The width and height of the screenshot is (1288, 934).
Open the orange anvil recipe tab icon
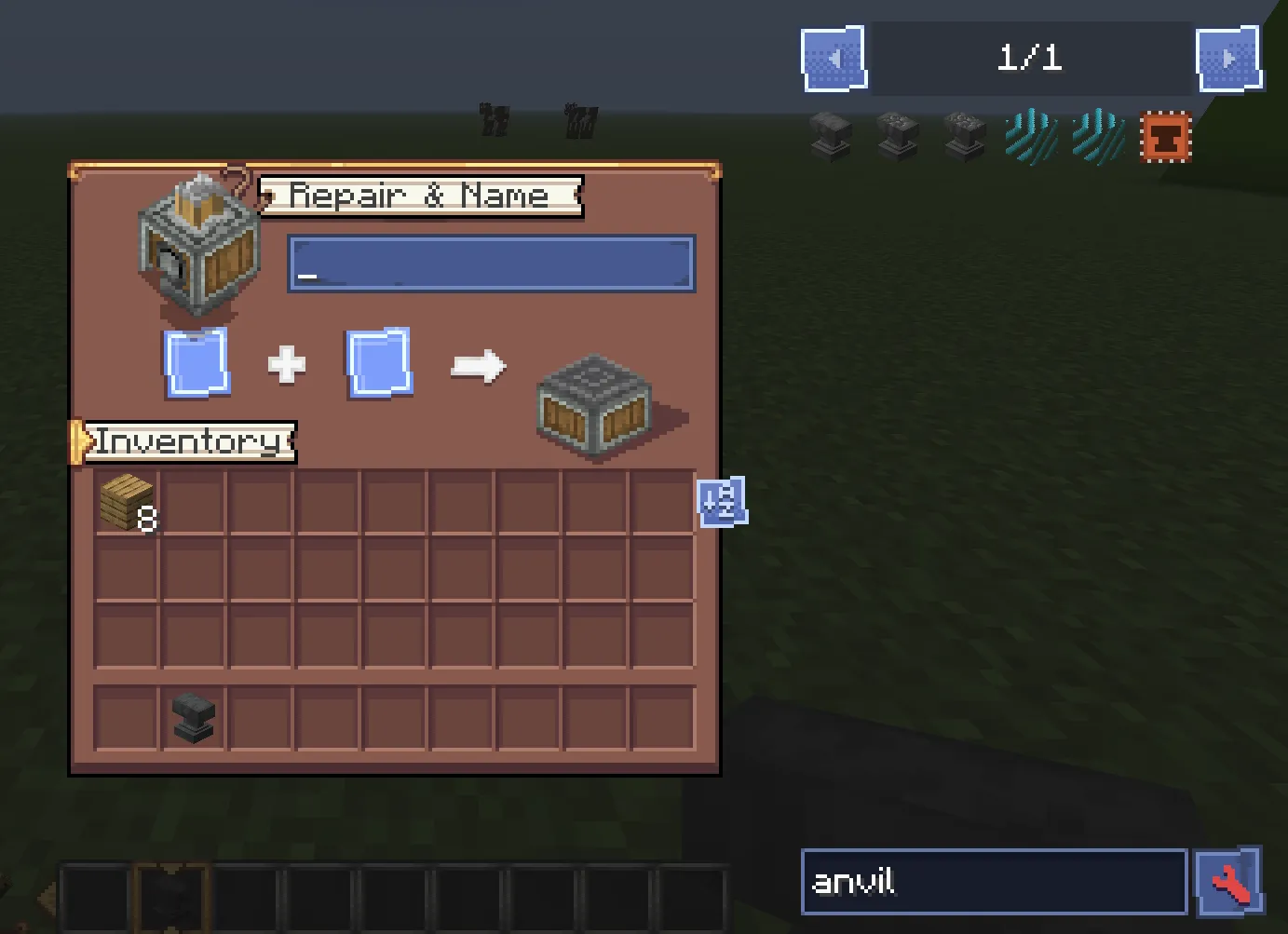[1165, 137]
